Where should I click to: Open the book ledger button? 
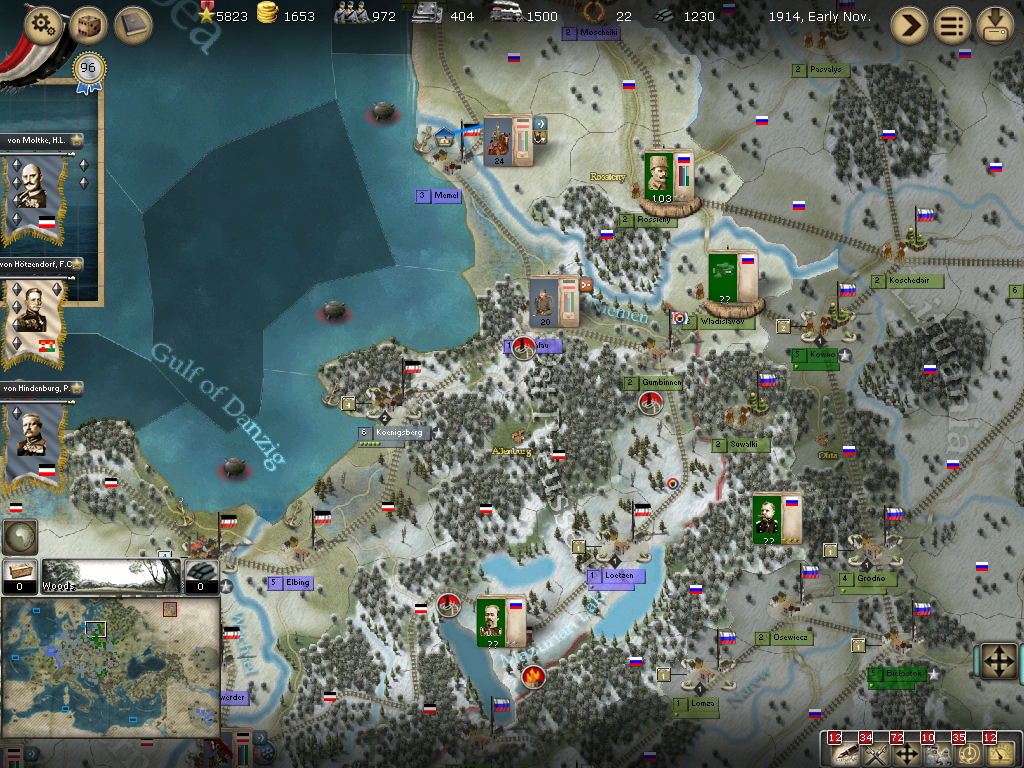[x=133, y=25]
